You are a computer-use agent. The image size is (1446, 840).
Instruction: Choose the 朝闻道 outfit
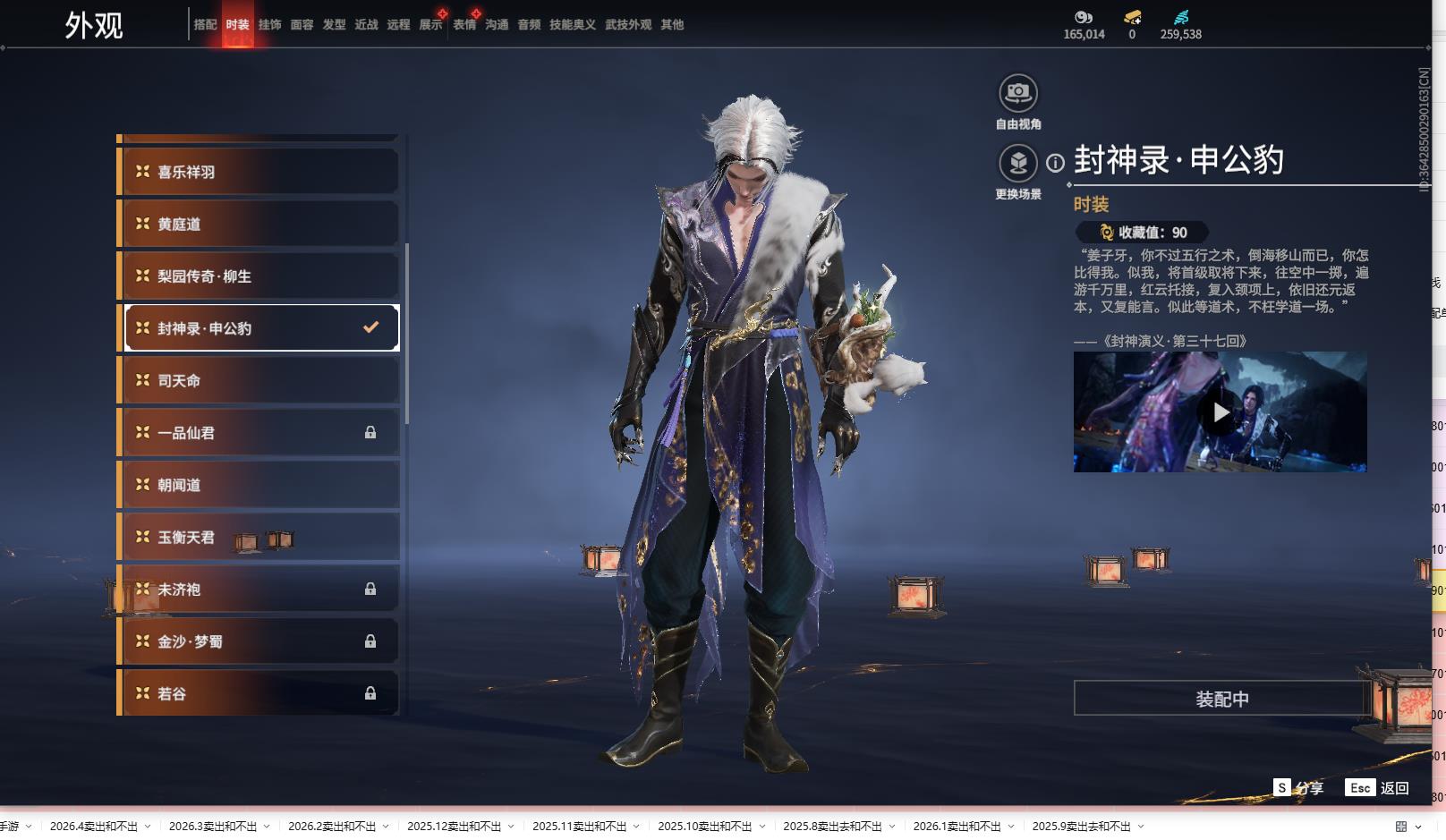pos(259,485)
